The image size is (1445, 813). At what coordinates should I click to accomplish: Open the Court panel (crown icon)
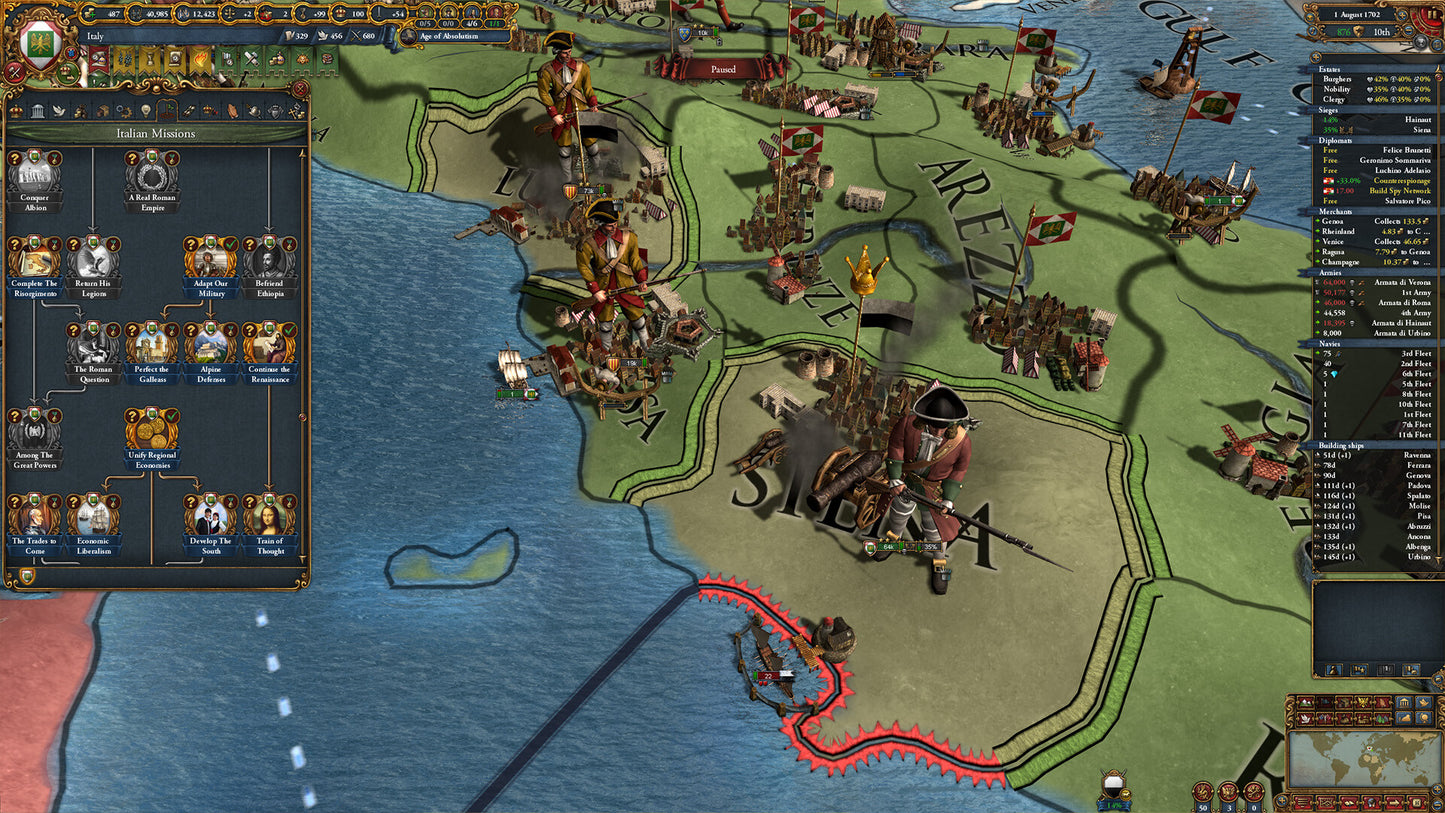[18, 110]
